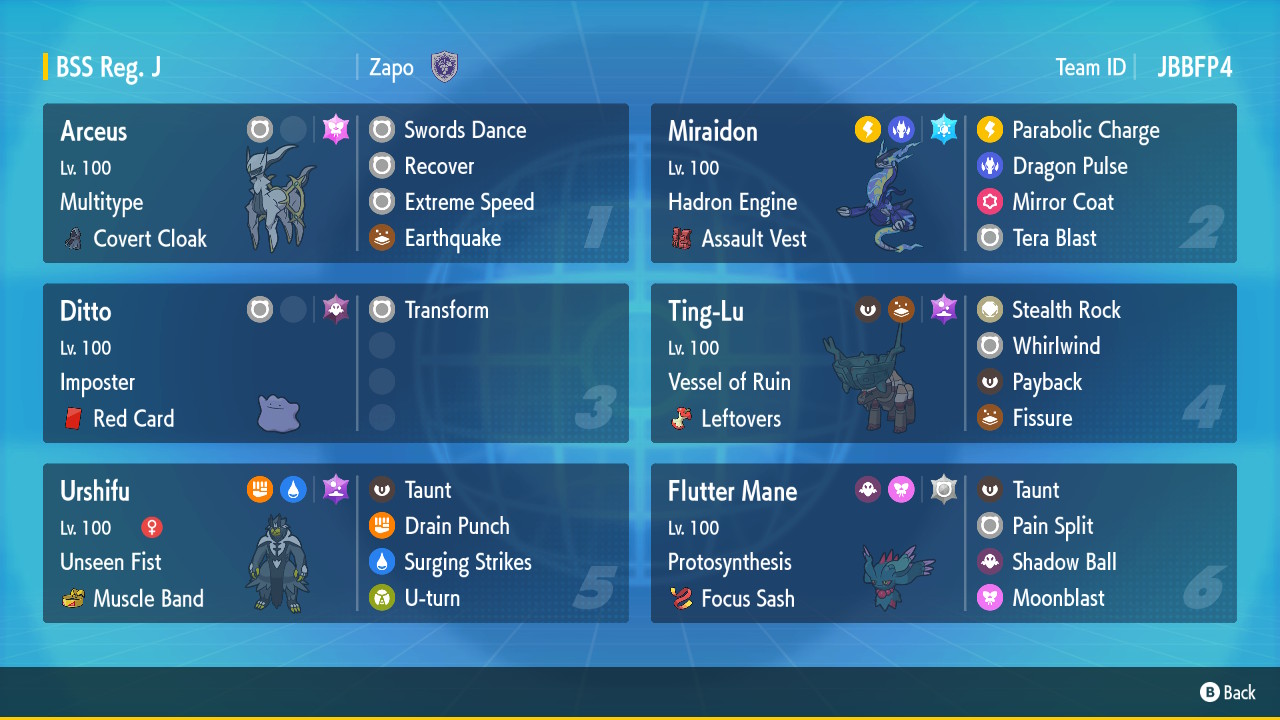
Task: Open the Ting-Lu team slot panel
Action: [943, 363]
